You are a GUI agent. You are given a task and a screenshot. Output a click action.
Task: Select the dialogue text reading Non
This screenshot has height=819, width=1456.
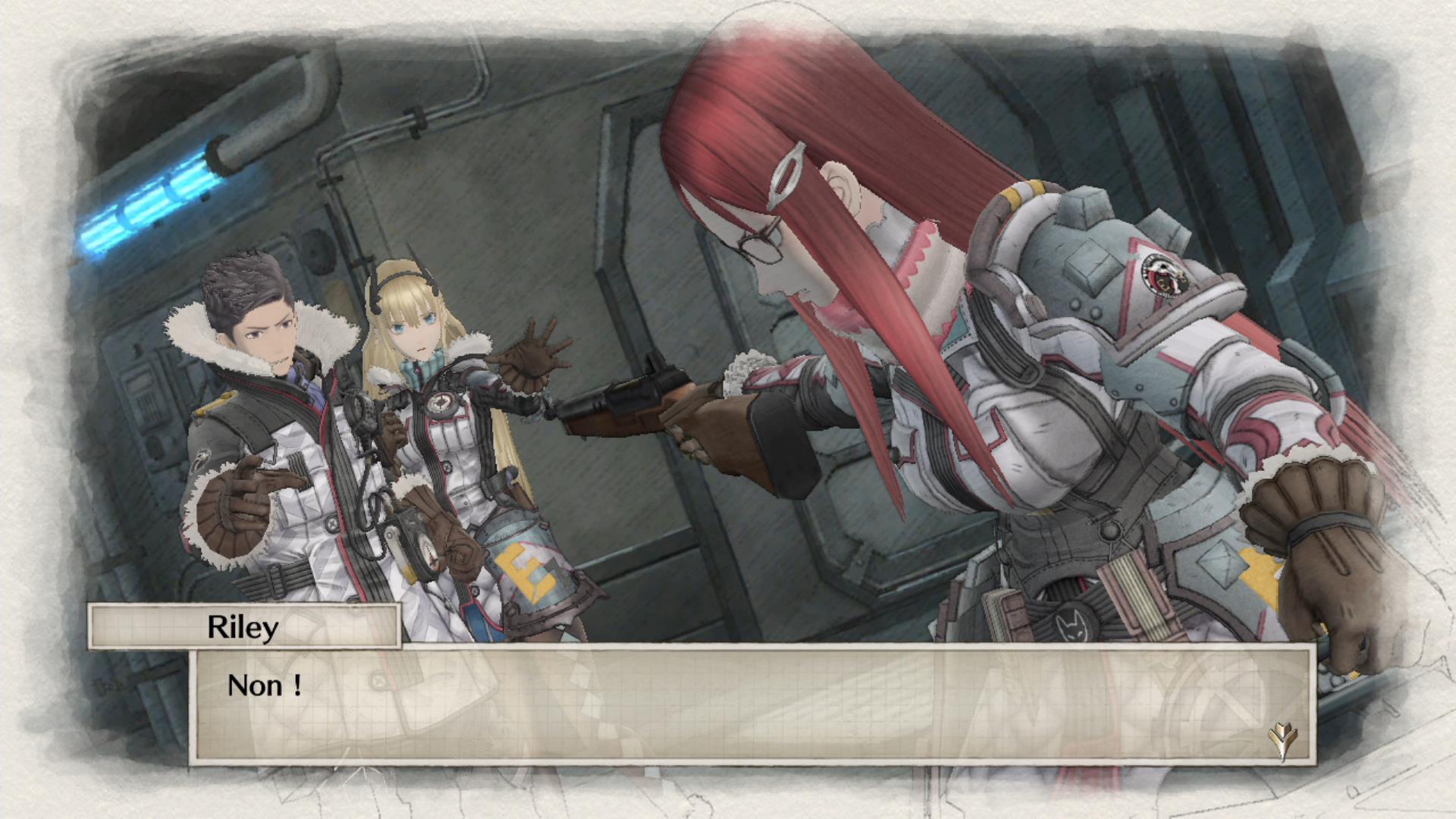pos(263,685)
